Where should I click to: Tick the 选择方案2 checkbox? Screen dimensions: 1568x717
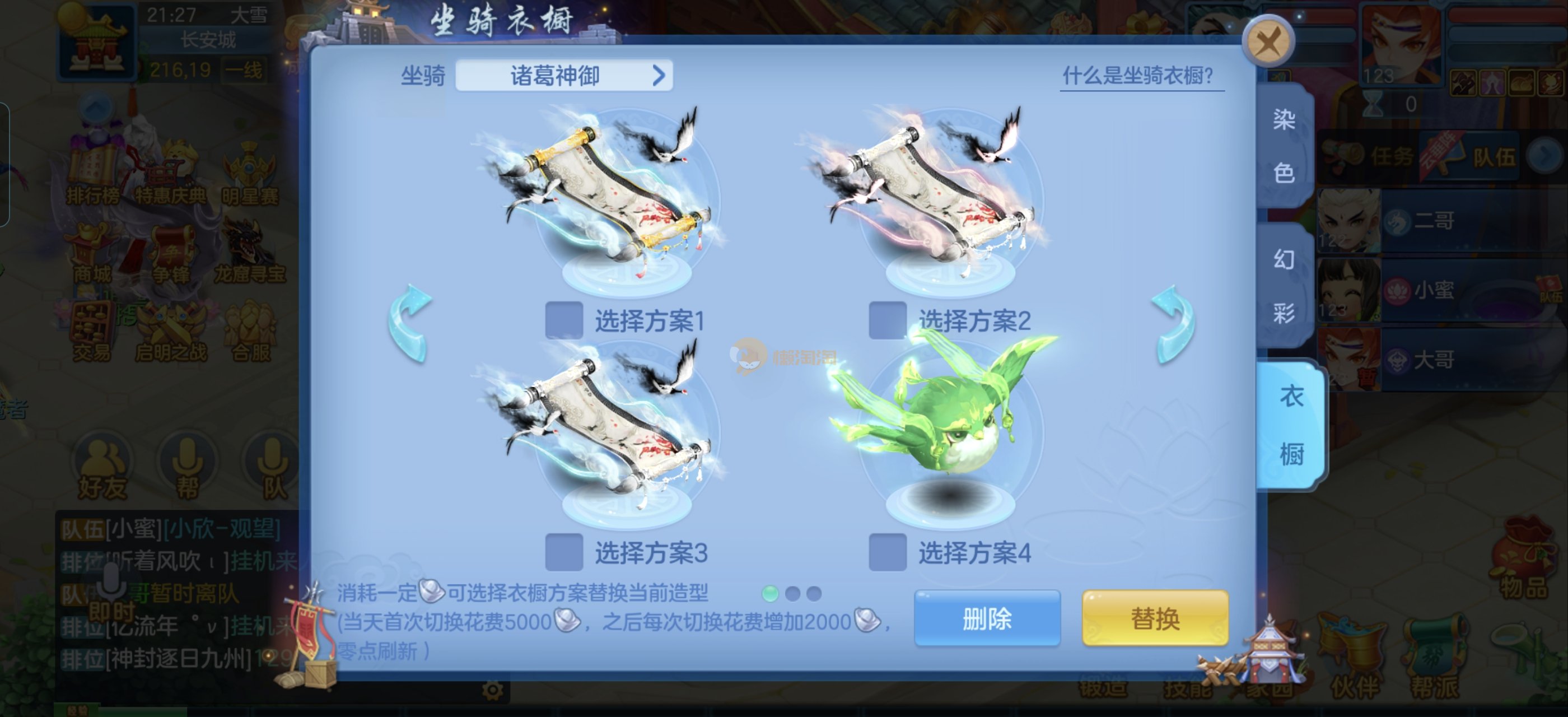(887, 319)
